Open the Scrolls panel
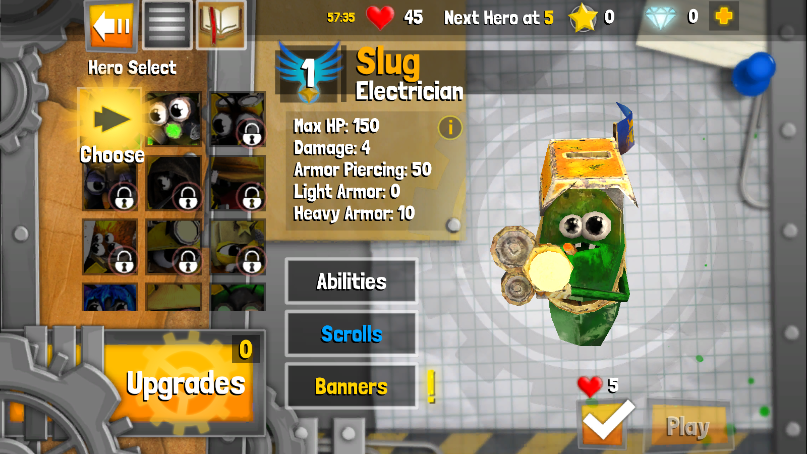Screen dimensions: 807x454 coord(351,334)
